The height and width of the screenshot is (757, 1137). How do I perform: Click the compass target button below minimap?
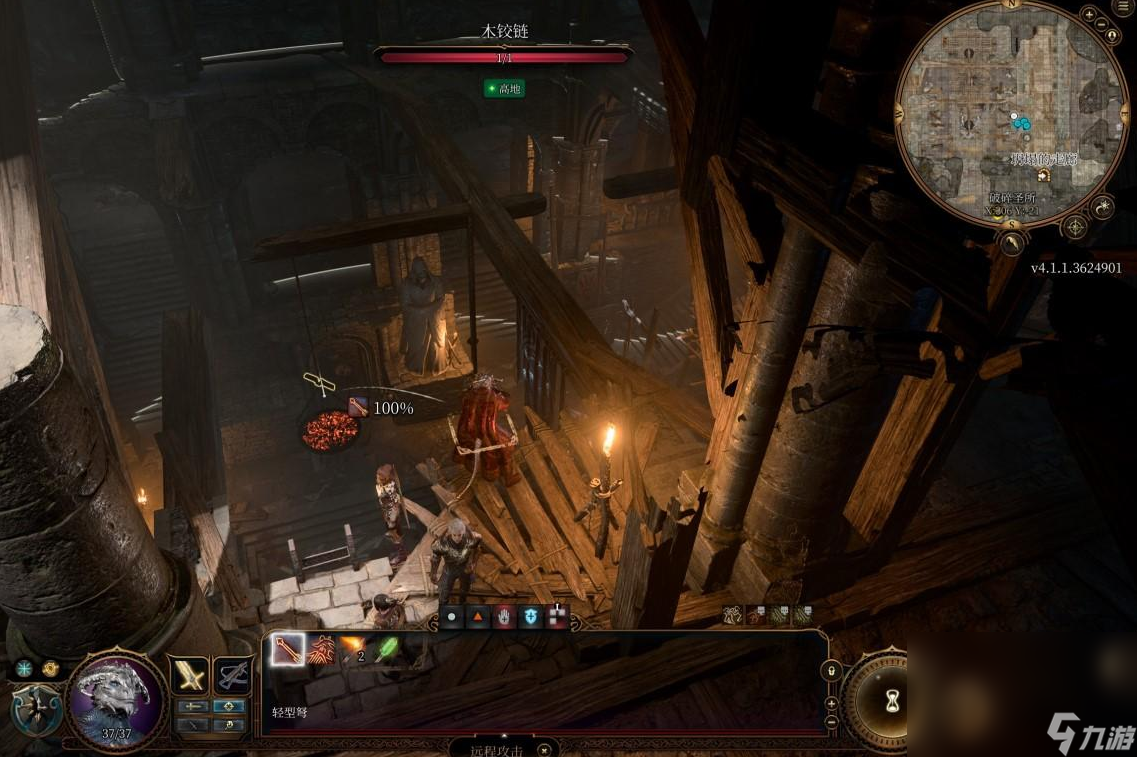click(1075, 227)
